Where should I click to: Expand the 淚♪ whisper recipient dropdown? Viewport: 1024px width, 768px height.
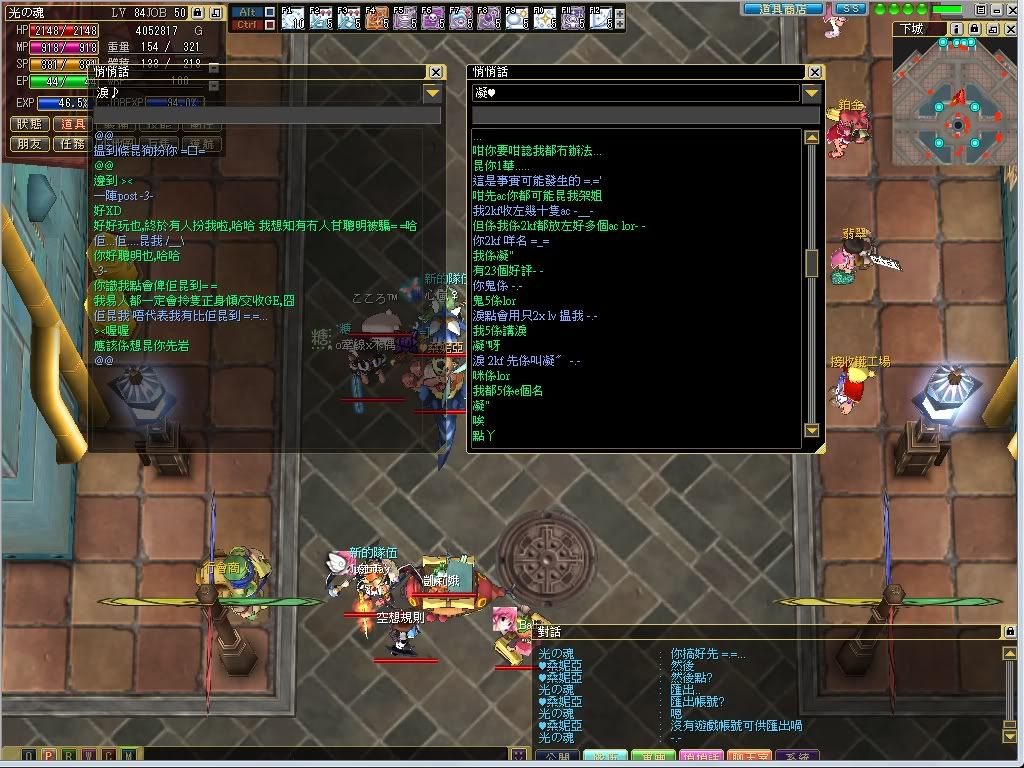[432, 93]
